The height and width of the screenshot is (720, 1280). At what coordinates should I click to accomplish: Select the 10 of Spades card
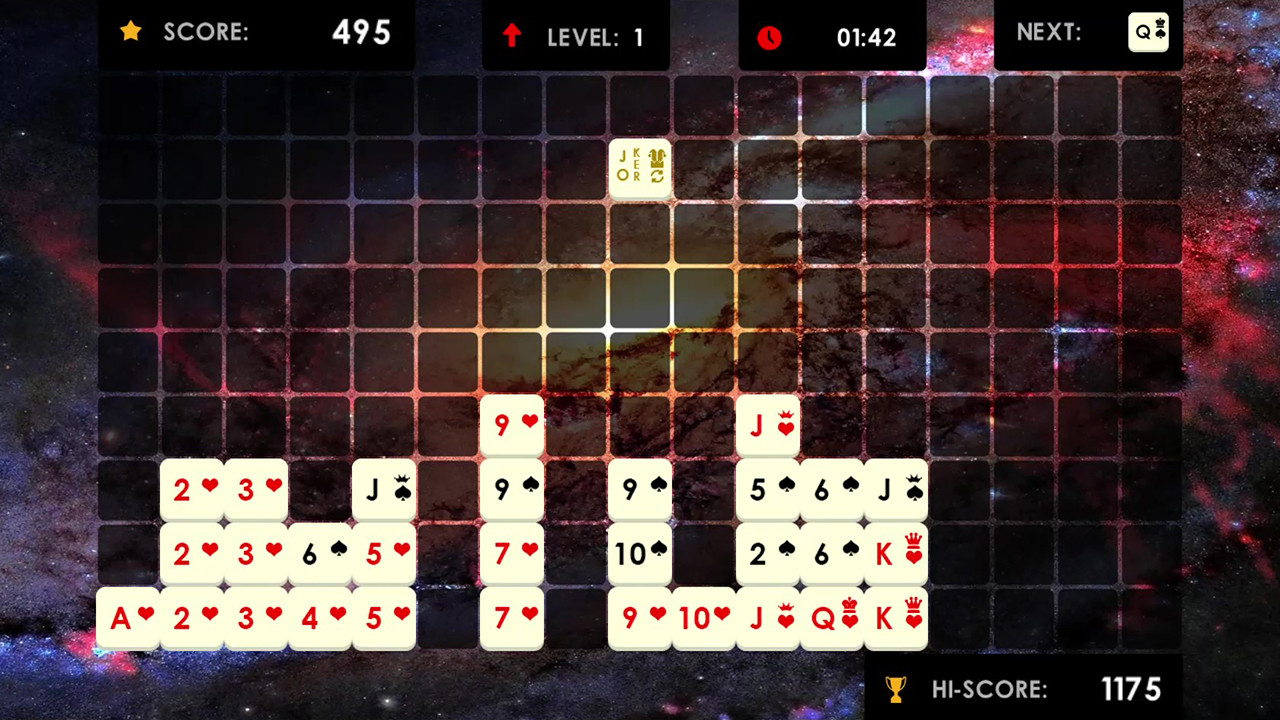click(641, 554)
